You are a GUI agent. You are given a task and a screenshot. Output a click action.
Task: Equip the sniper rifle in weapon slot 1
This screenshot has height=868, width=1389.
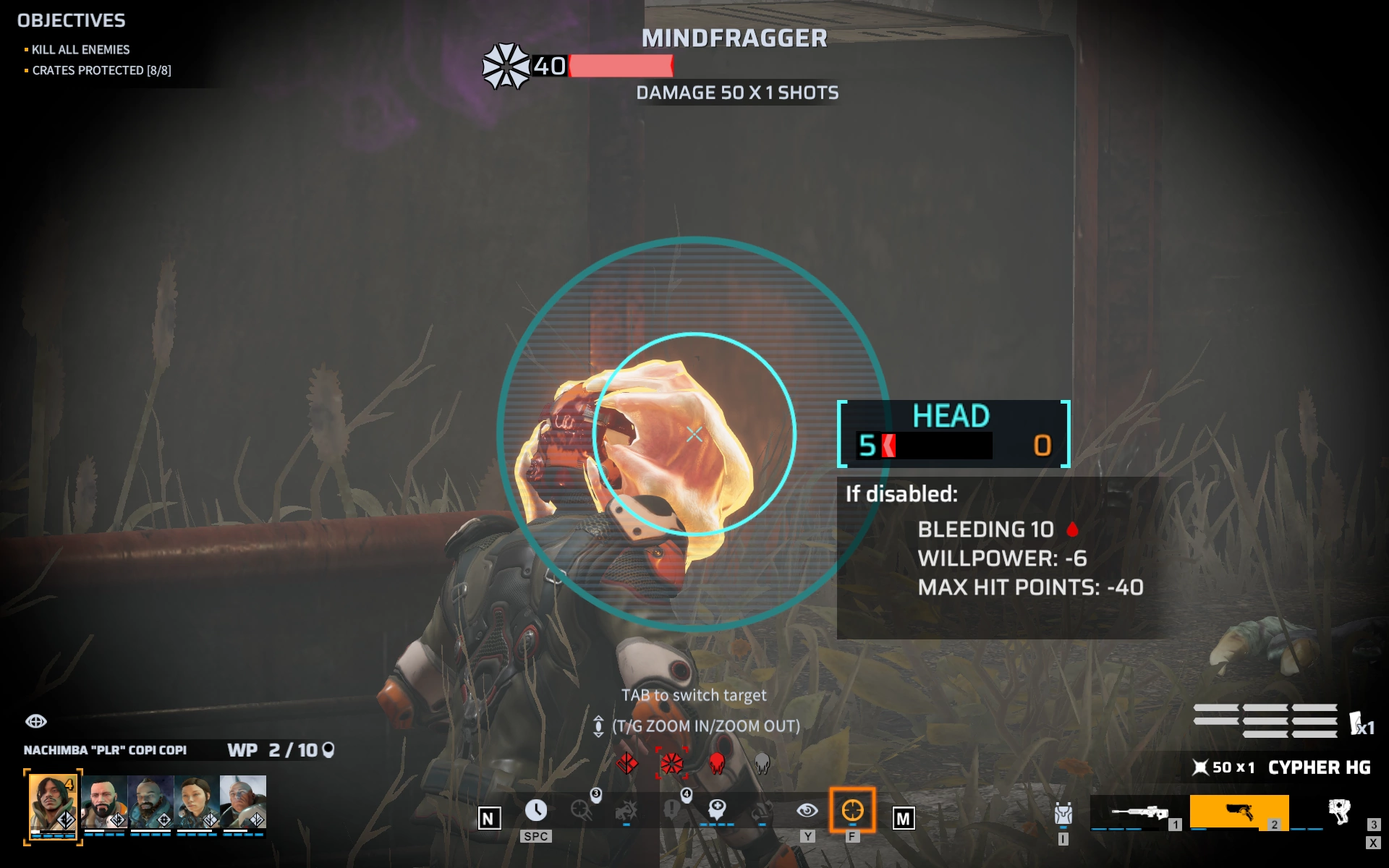[x=1137, y=813]
